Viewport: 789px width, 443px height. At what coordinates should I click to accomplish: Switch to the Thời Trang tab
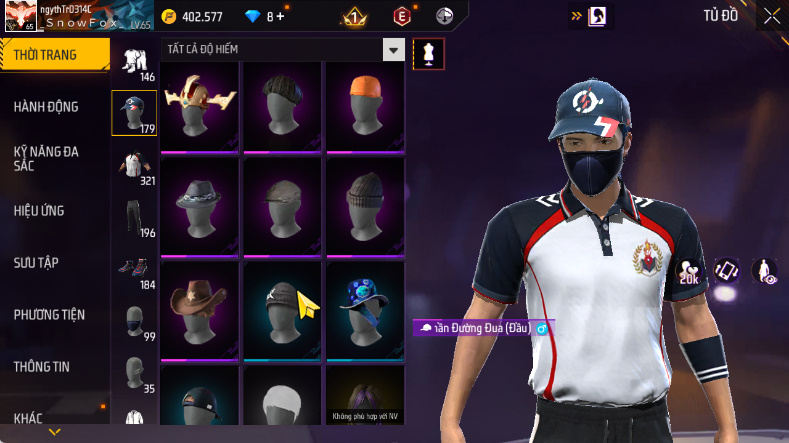click(47, 55)
